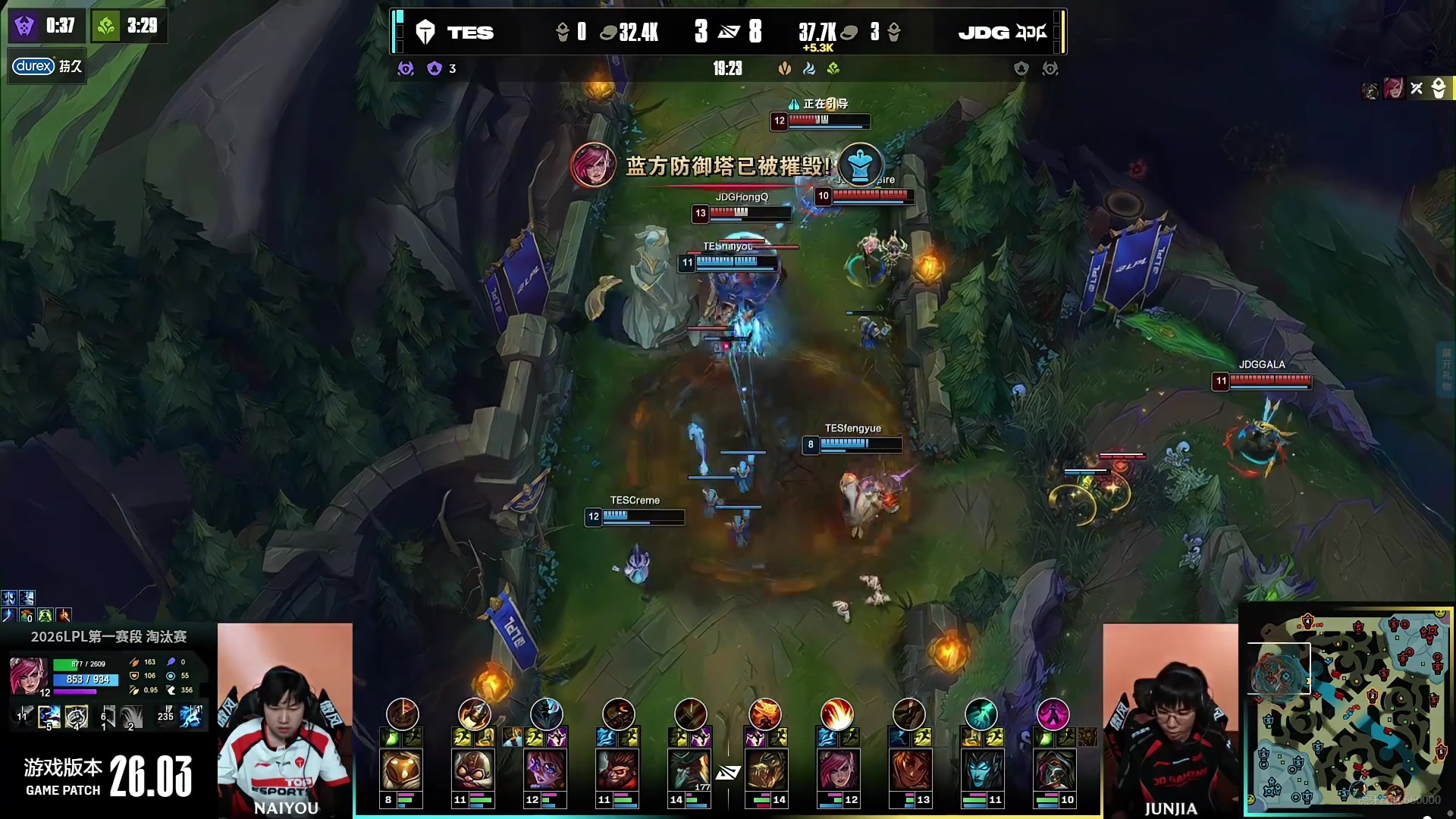This screenshot has height=819, width=1456.
Task: Select Kalista's blue-faced portrait
Action: (981, 770)
